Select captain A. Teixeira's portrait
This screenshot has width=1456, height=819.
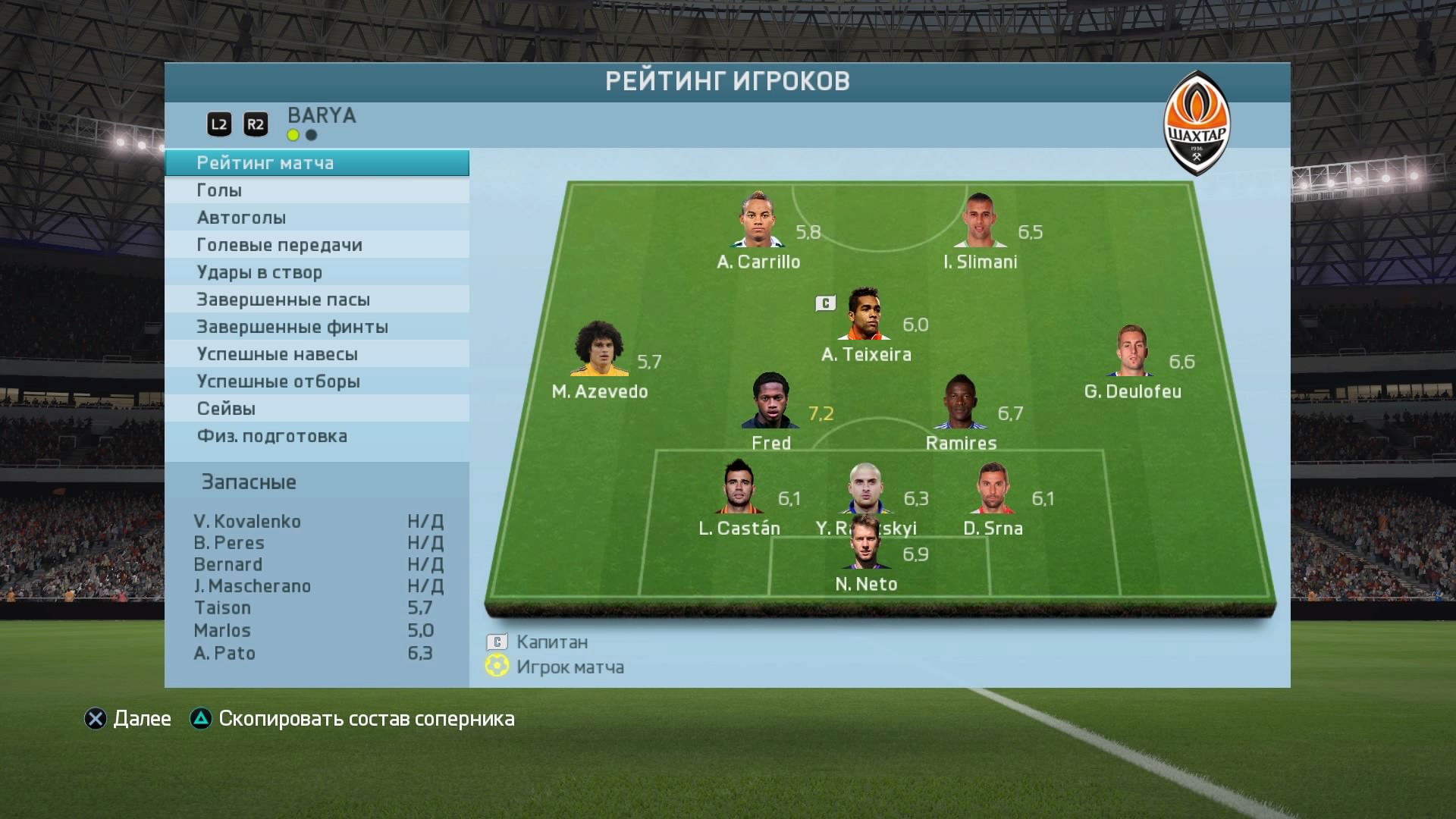click(864, 315)
